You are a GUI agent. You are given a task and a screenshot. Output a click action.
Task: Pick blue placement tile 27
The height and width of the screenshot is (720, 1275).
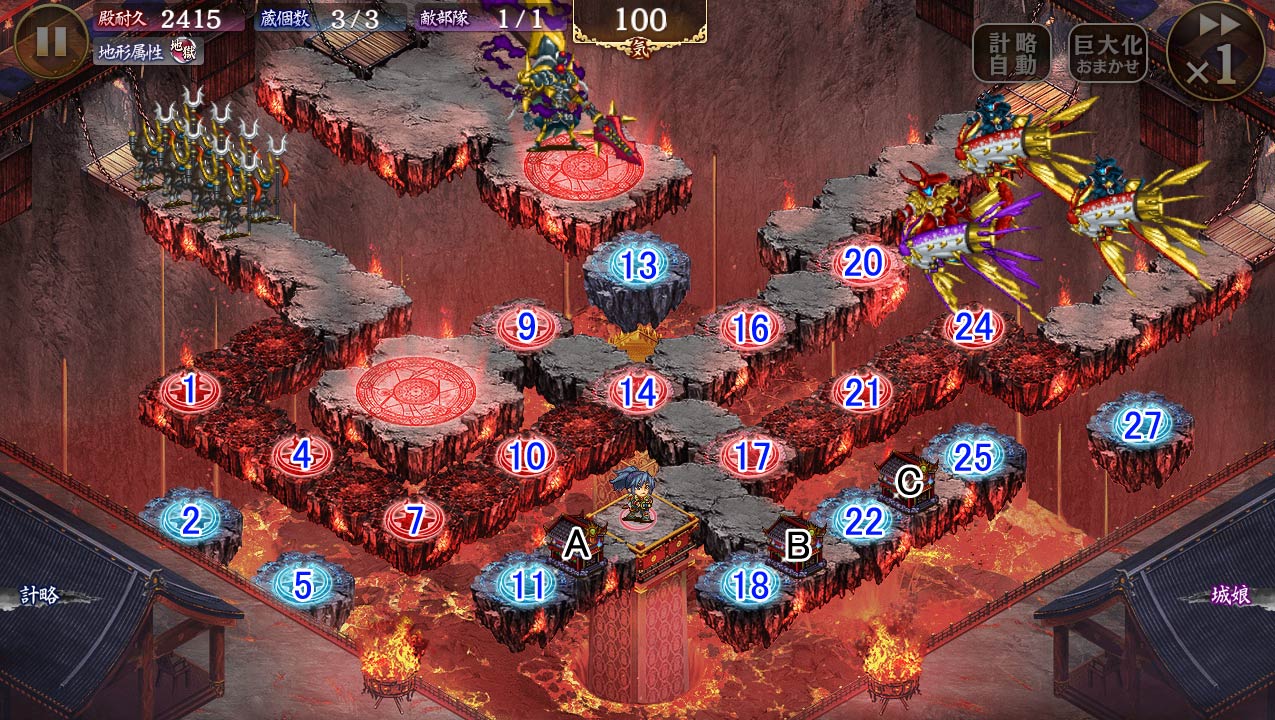(x=1140, y=426)
